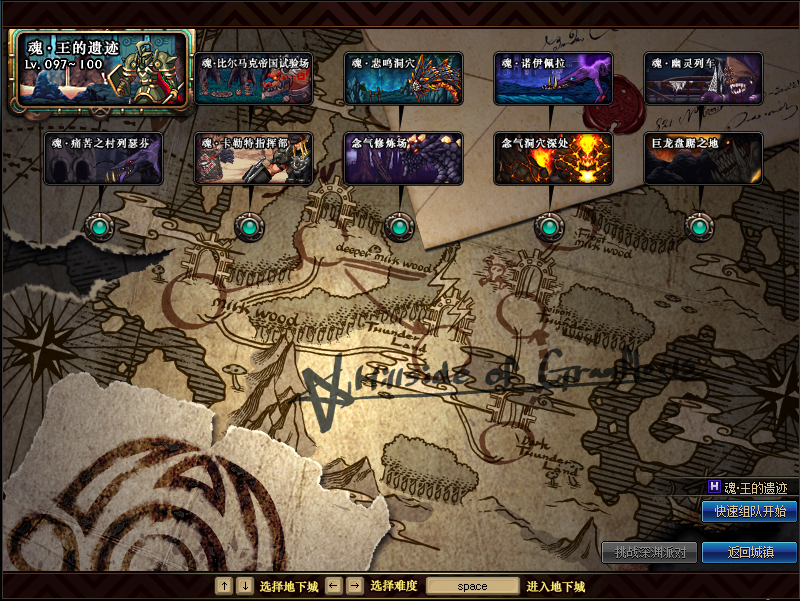Screen dimensions: 800x601
Task: Click the green map node under 魂·痛苦之村列瑟芬
Action: [100, 227]
